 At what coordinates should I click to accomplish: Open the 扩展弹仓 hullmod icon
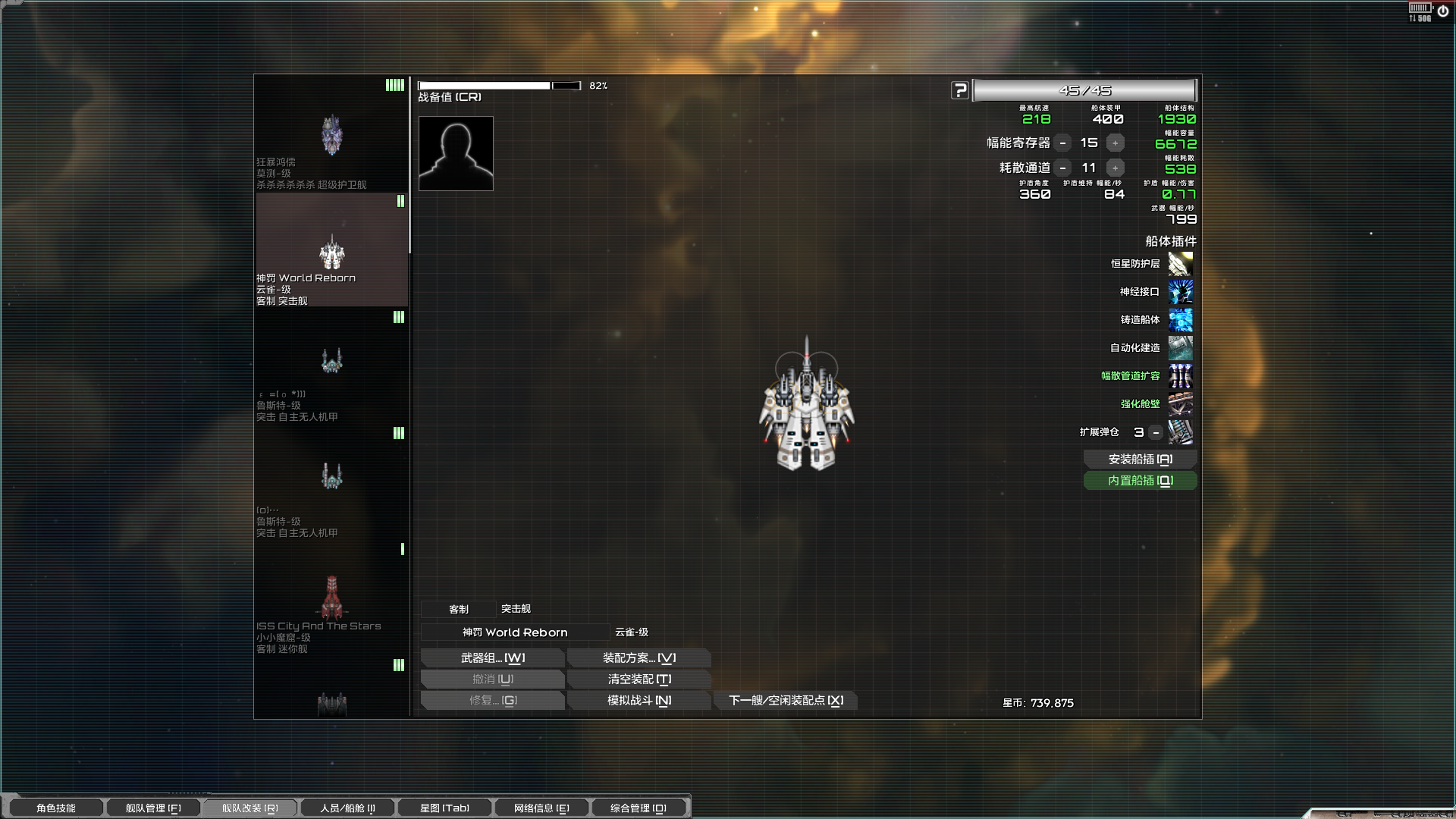[x=1181, y=432]
